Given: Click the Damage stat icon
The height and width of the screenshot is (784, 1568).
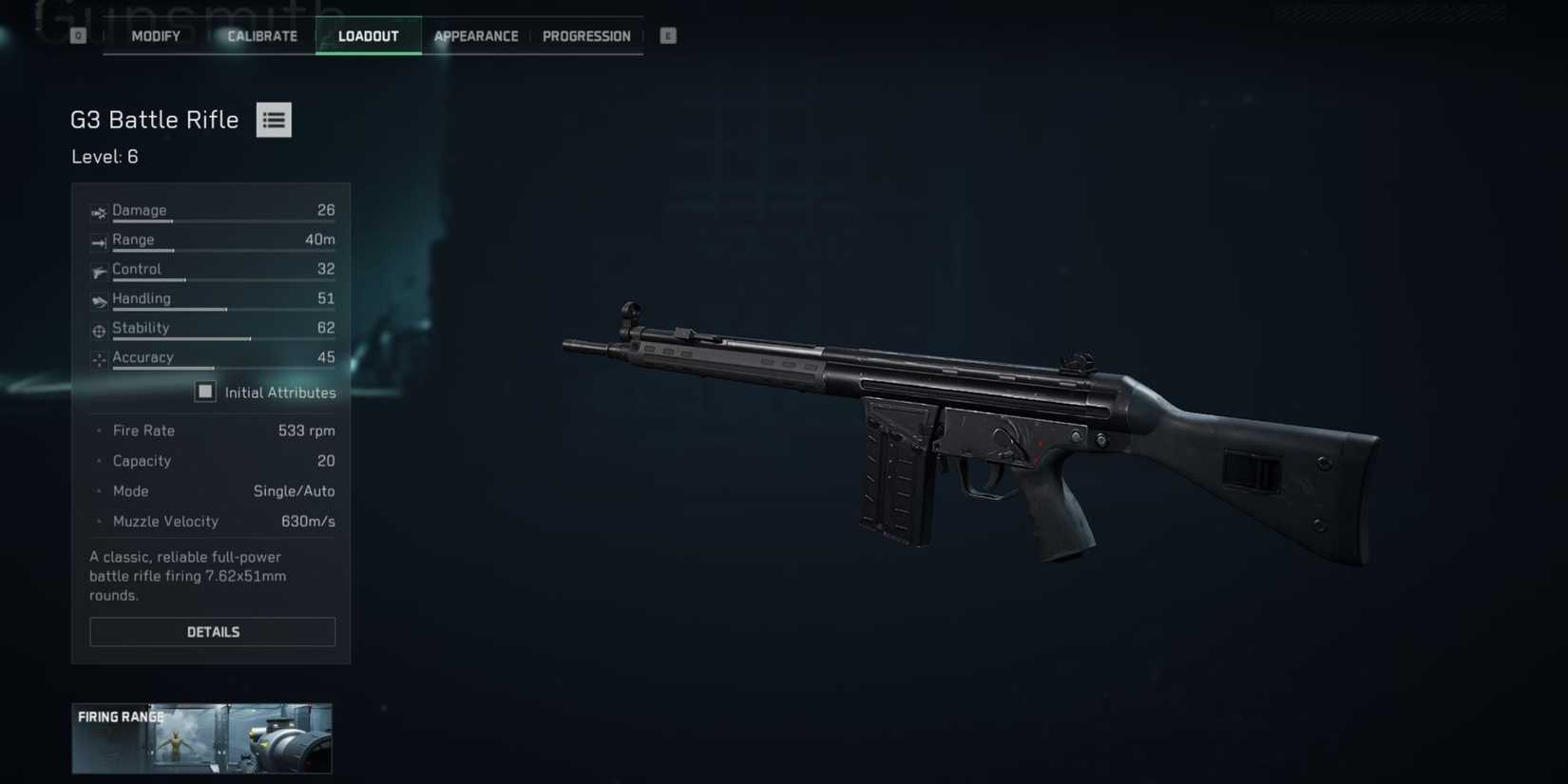Looking at the screenshot, I should (99, 212).
